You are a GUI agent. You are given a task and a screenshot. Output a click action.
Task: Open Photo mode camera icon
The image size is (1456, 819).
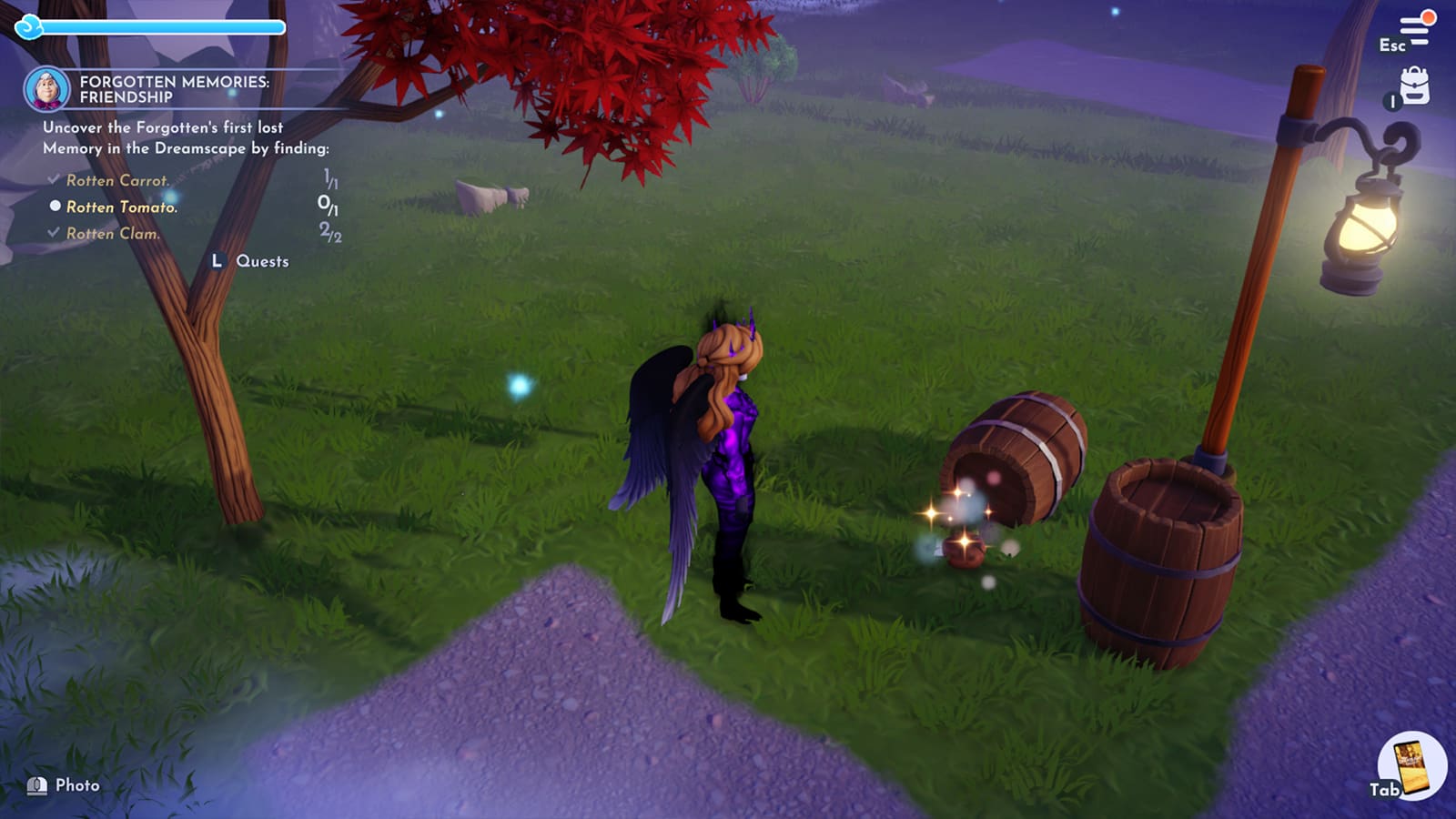pyautogui.click(x=38, y=784)
